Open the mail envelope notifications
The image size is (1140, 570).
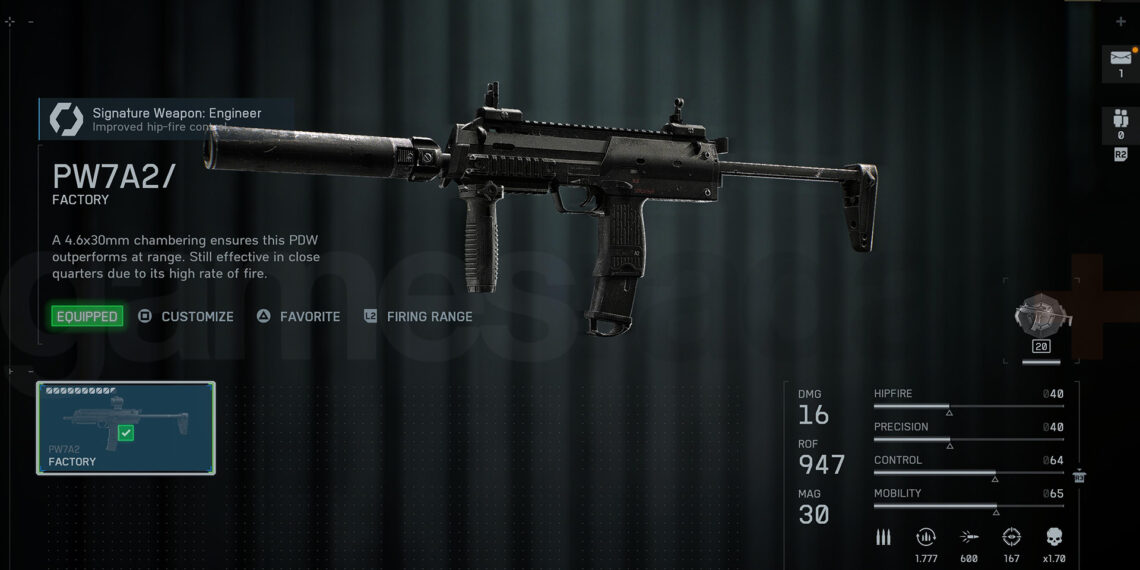(x=1120, y=63)
